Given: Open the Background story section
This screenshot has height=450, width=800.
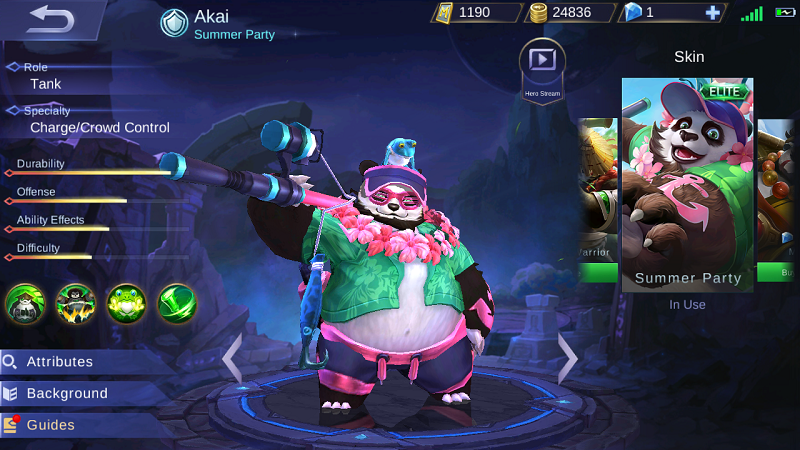Looking at the screenshot, I should point(66,394).
